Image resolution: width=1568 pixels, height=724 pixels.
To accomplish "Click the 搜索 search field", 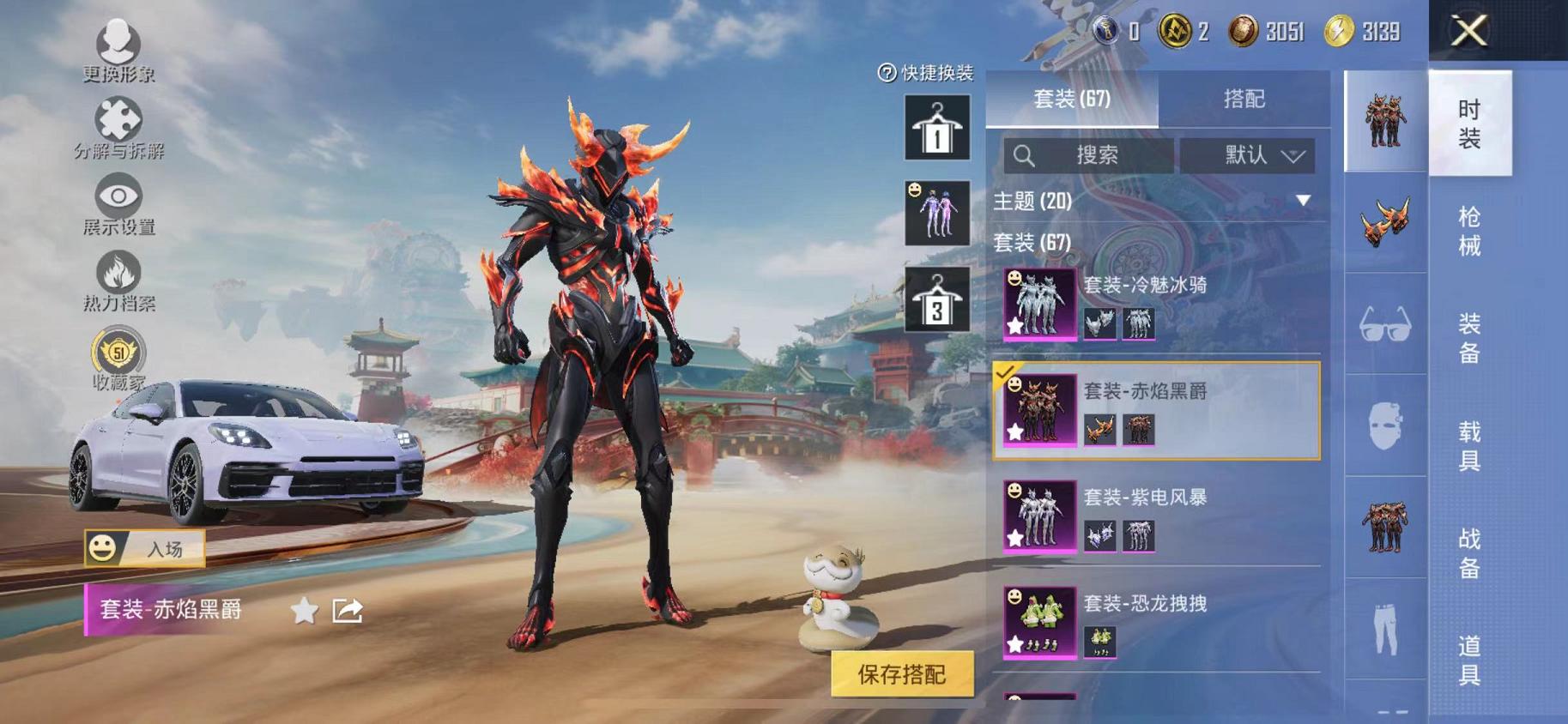I will click(1090, 155).
